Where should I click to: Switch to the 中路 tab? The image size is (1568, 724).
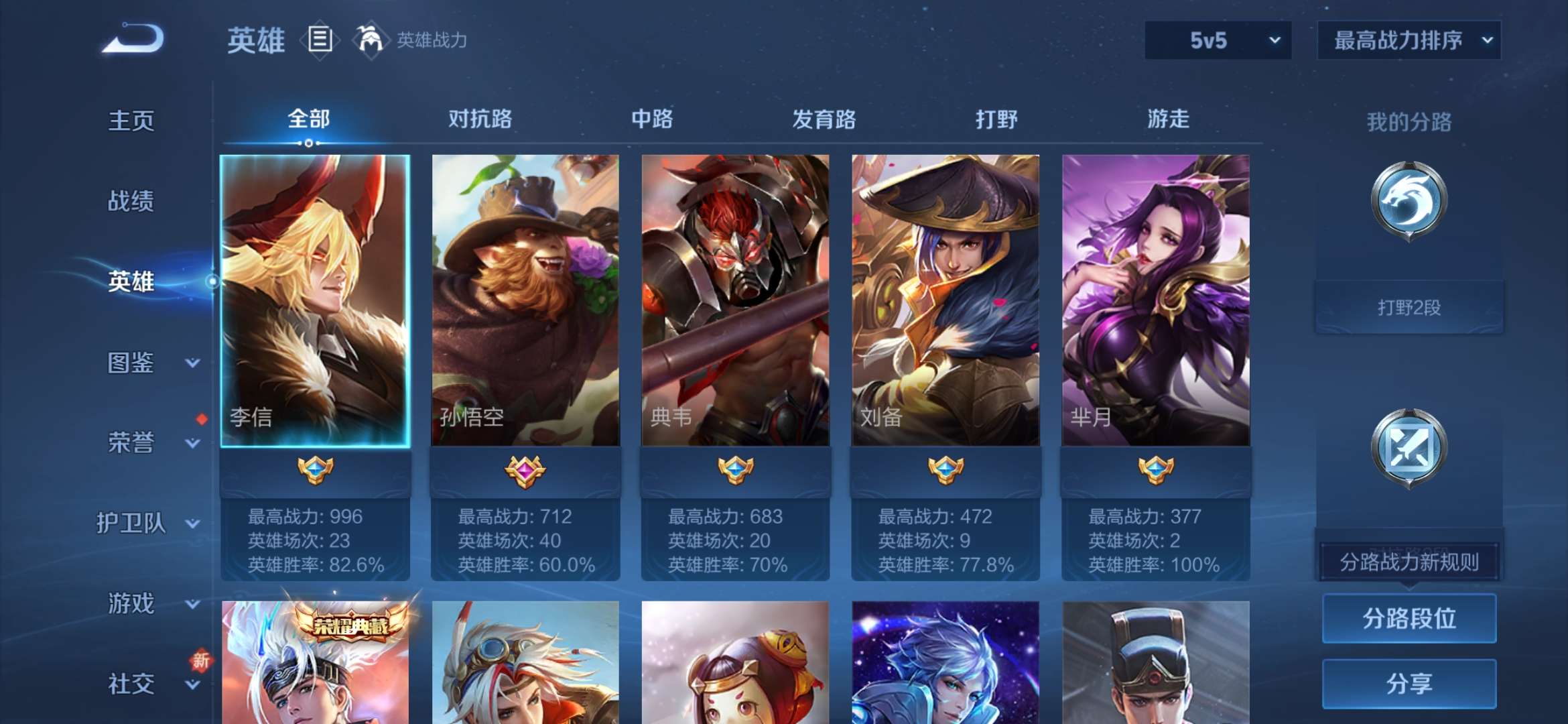click(x=651, y=119)
